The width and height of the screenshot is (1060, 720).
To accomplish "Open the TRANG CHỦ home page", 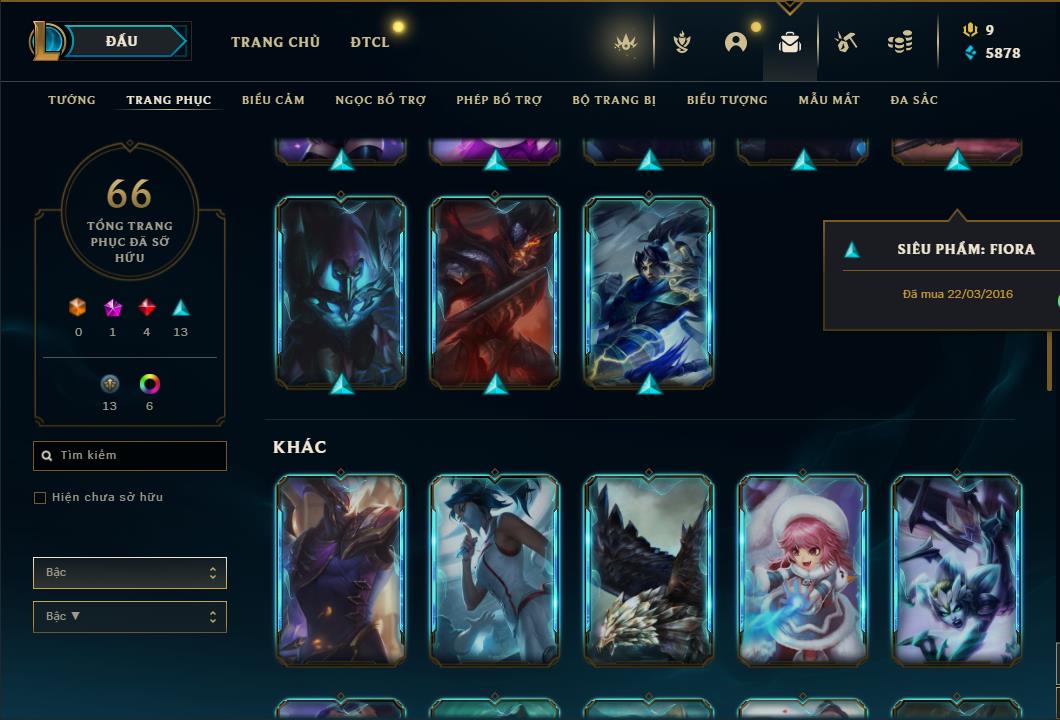I will (x=275, y=42).
